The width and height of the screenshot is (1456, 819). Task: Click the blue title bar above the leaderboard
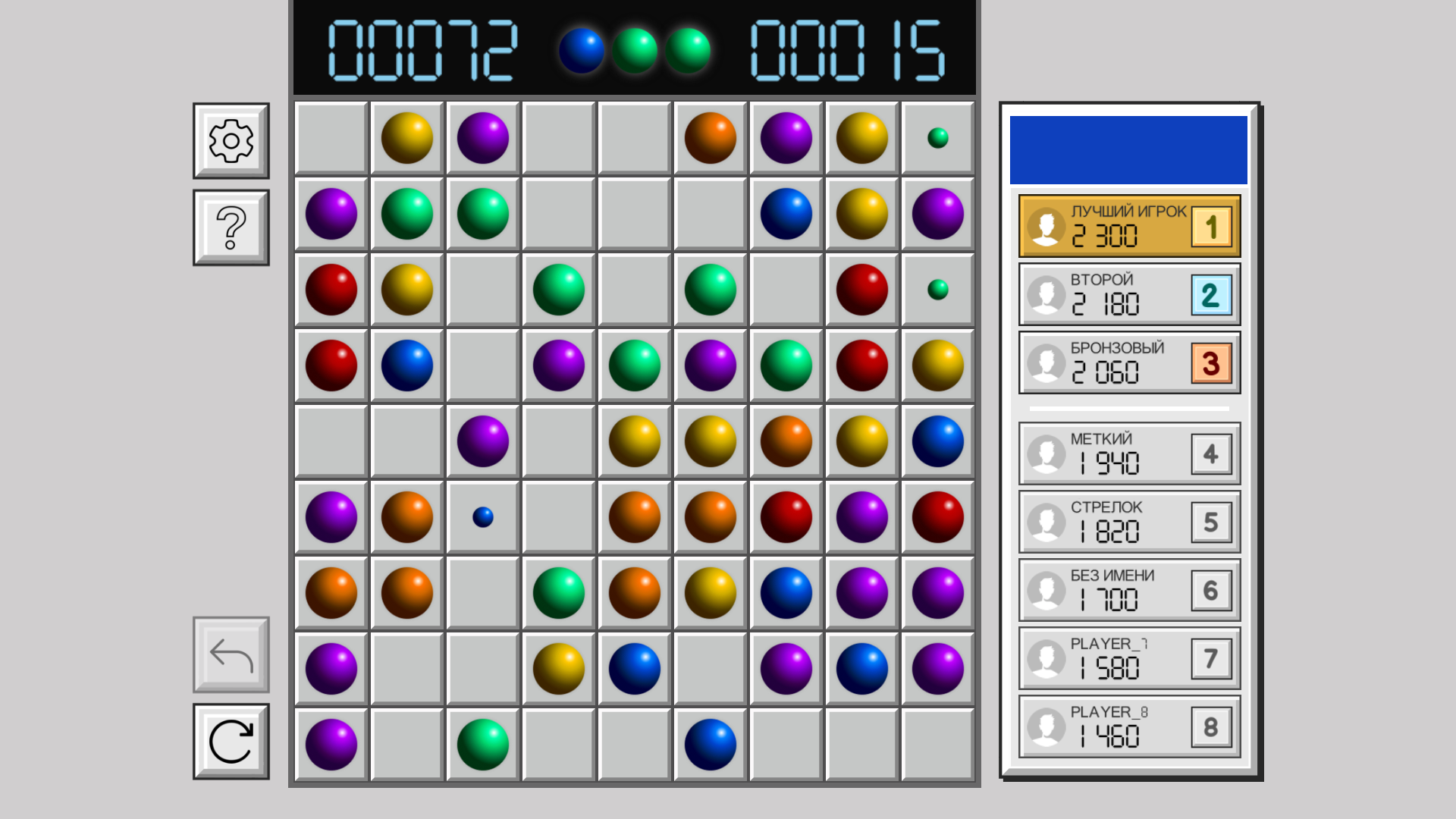click(1128, 149)
